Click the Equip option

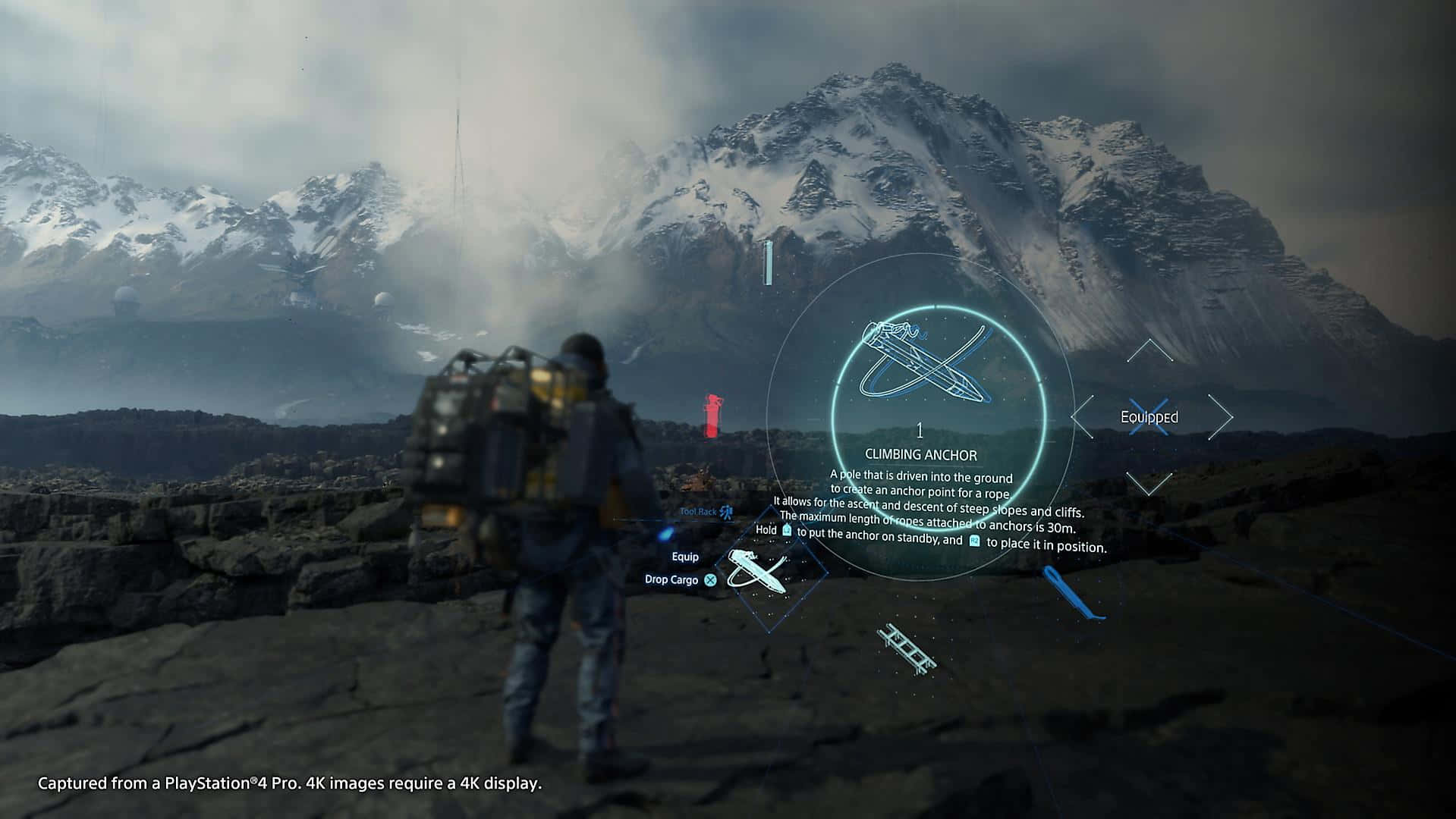(685, 557)
